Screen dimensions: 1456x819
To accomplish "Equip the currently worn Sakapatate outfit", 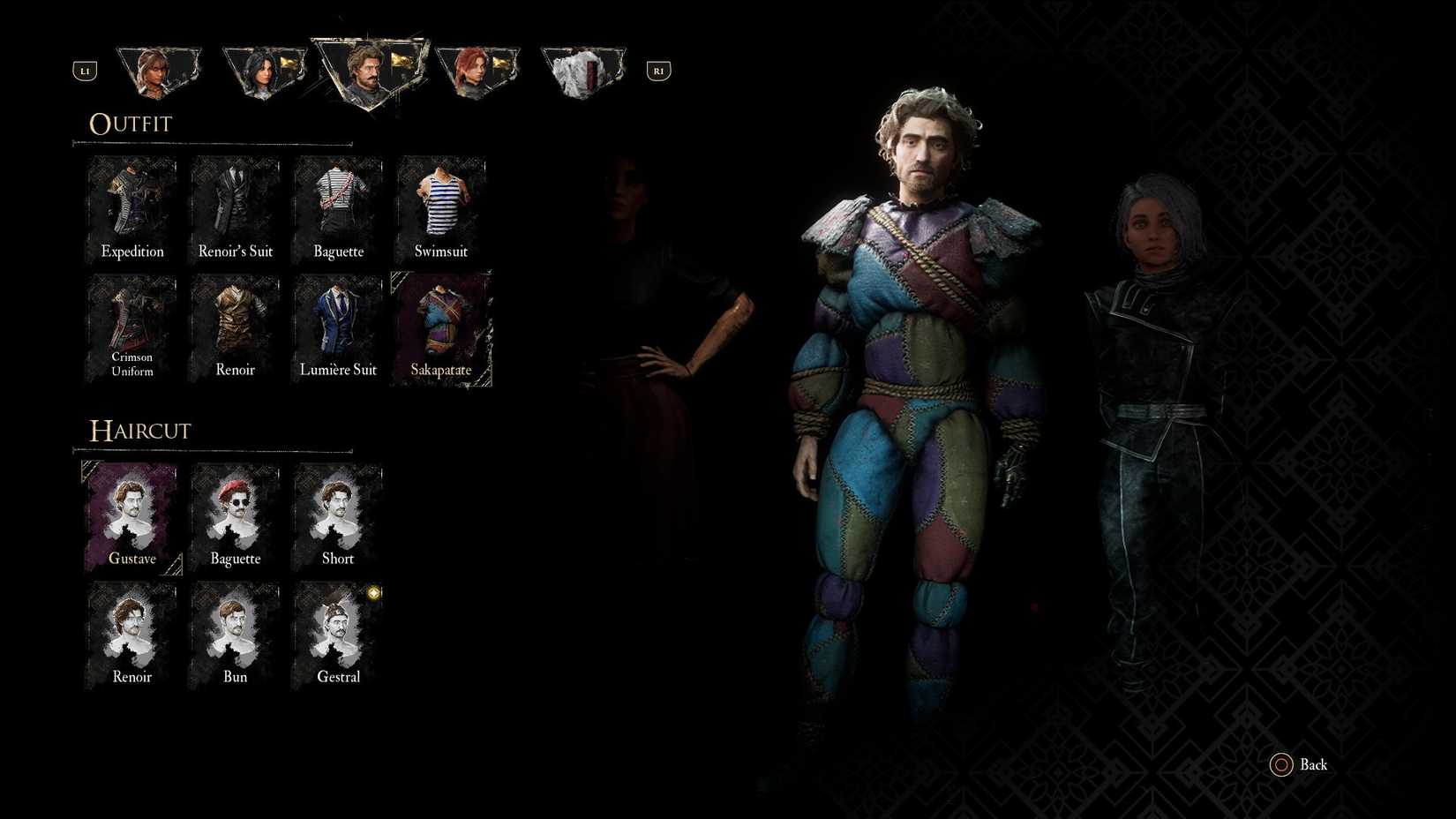I will point(441,327).
